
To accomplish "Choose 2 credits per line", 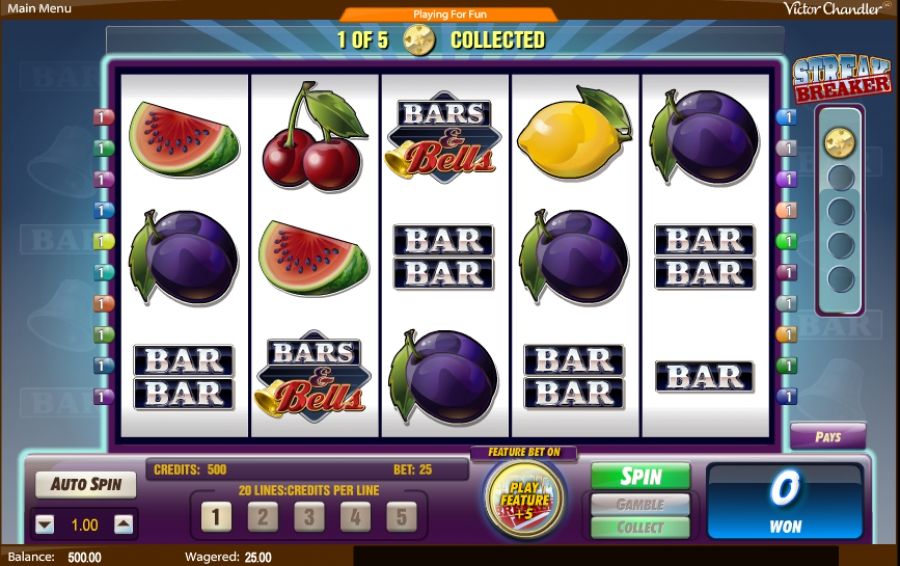I will pos(262,517).
